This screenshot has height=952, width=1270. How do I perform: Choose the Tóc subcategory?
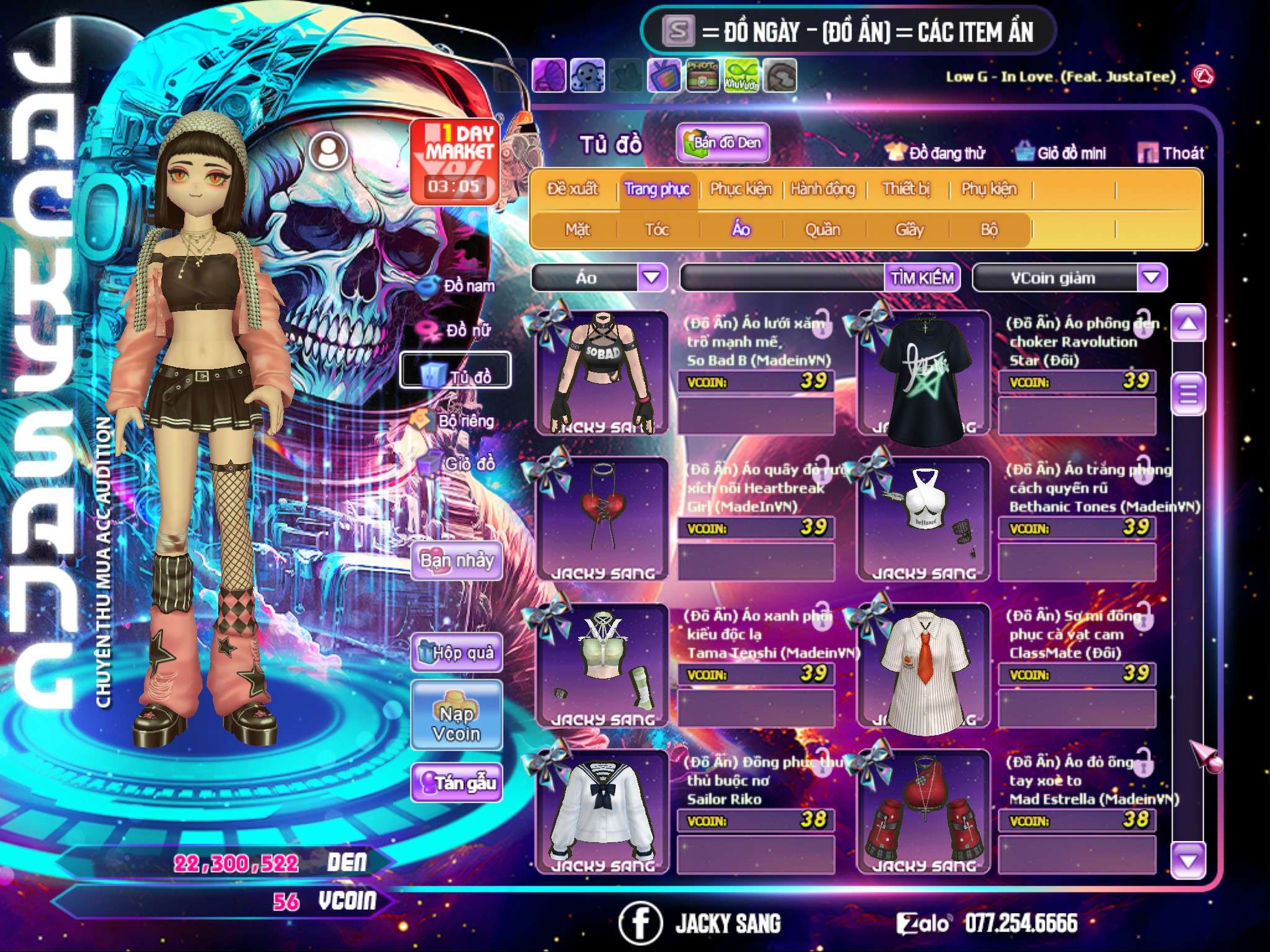[657, 230]
